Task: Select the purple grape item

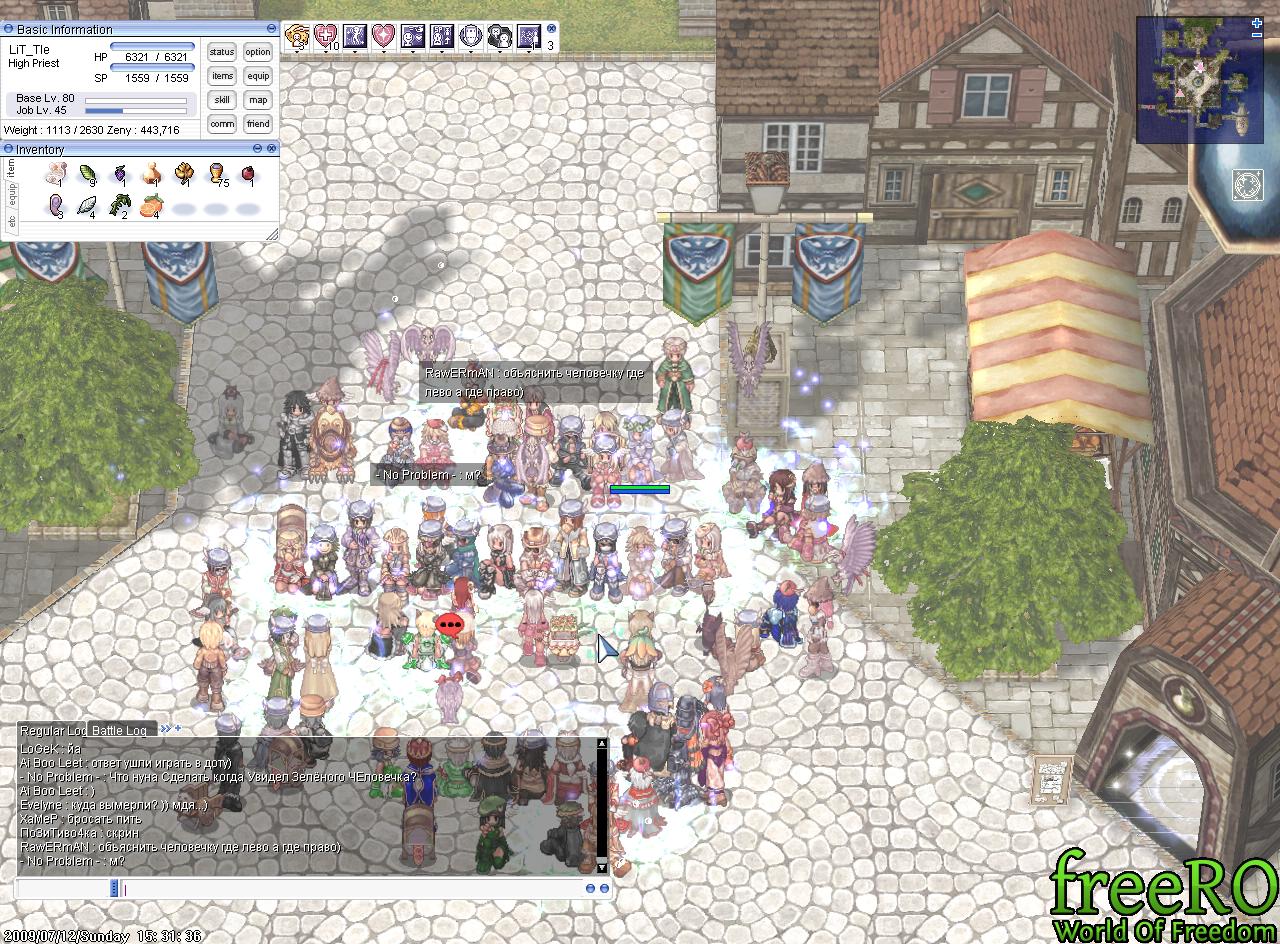Action: (119, 174)
